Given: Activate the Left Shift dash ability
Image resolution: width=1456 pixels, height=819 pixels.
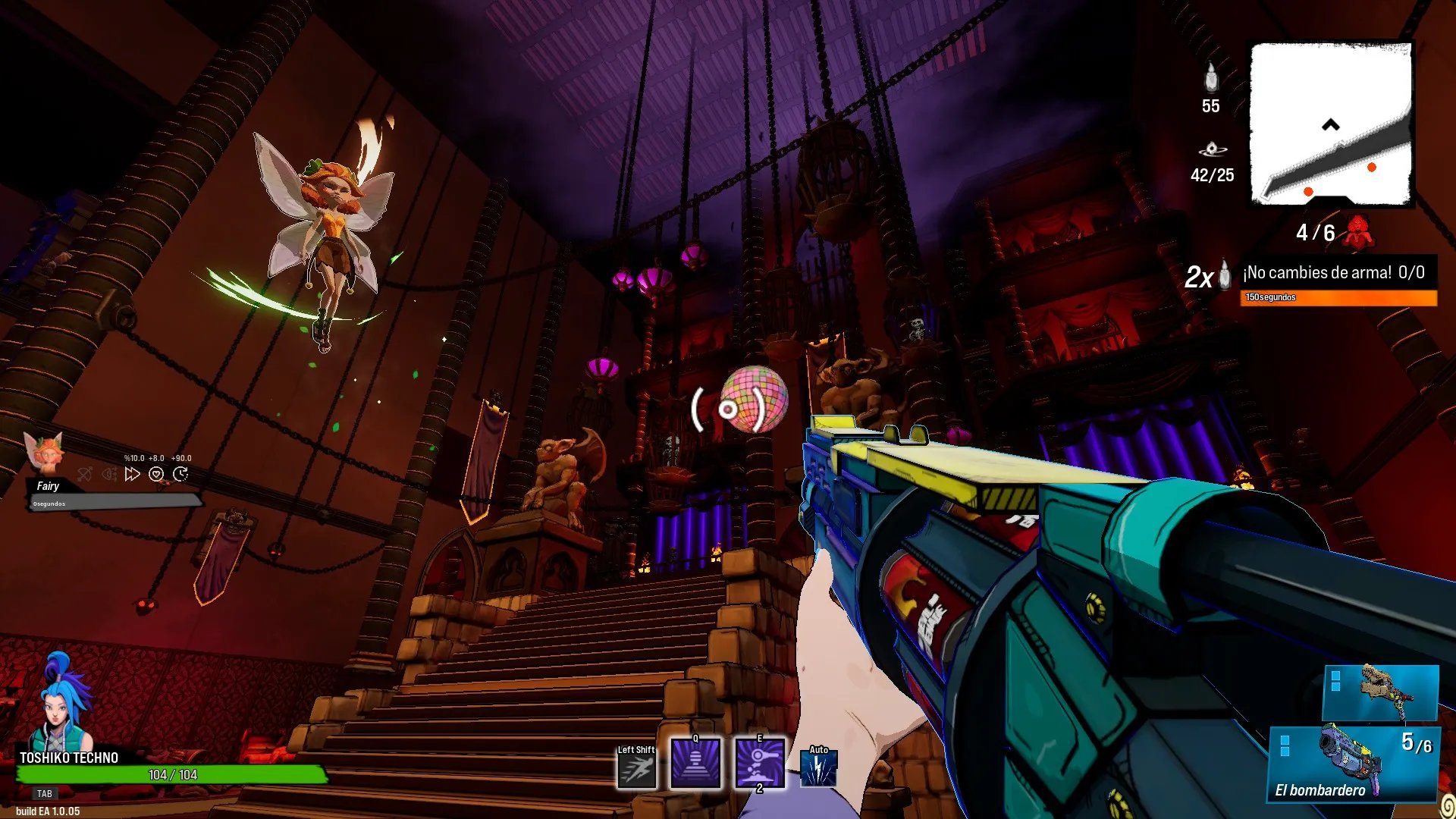Looking at the screenshot, I should [636, 770].
